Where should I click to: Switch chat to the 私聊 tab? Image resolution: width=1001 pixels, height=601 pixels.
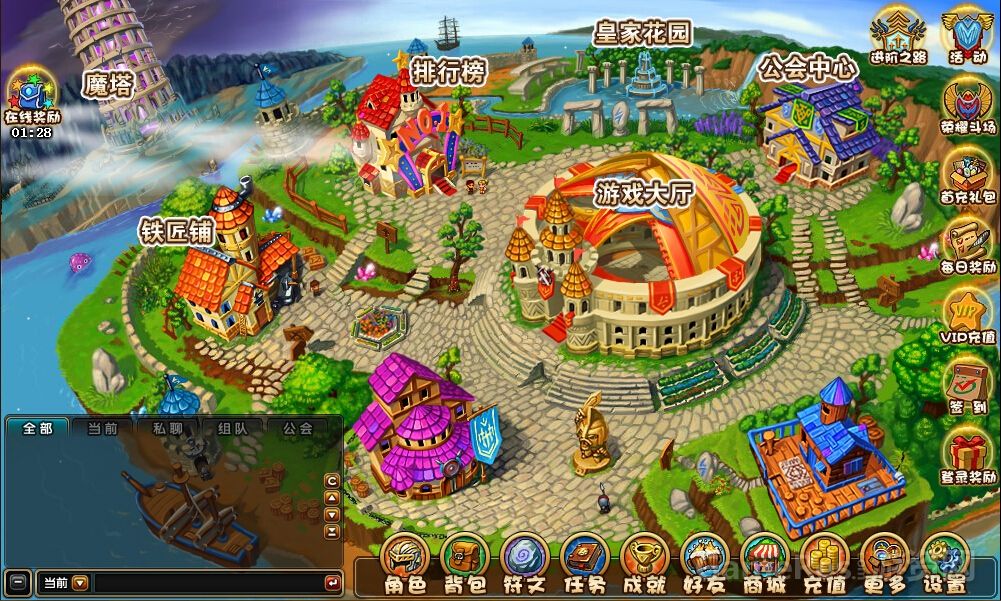(167, 428)
